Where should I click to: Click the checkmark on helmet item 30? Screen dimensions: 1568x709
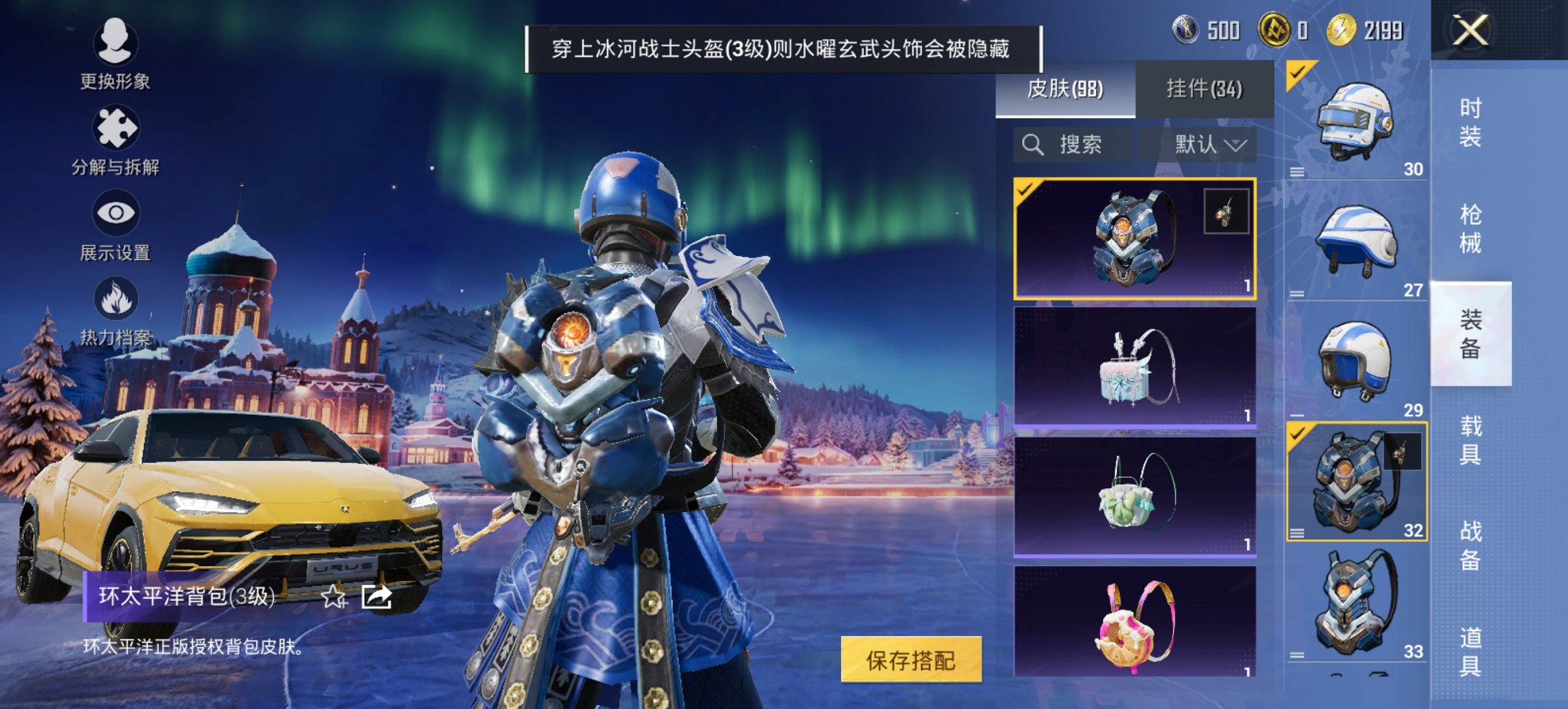point(1297,70)
